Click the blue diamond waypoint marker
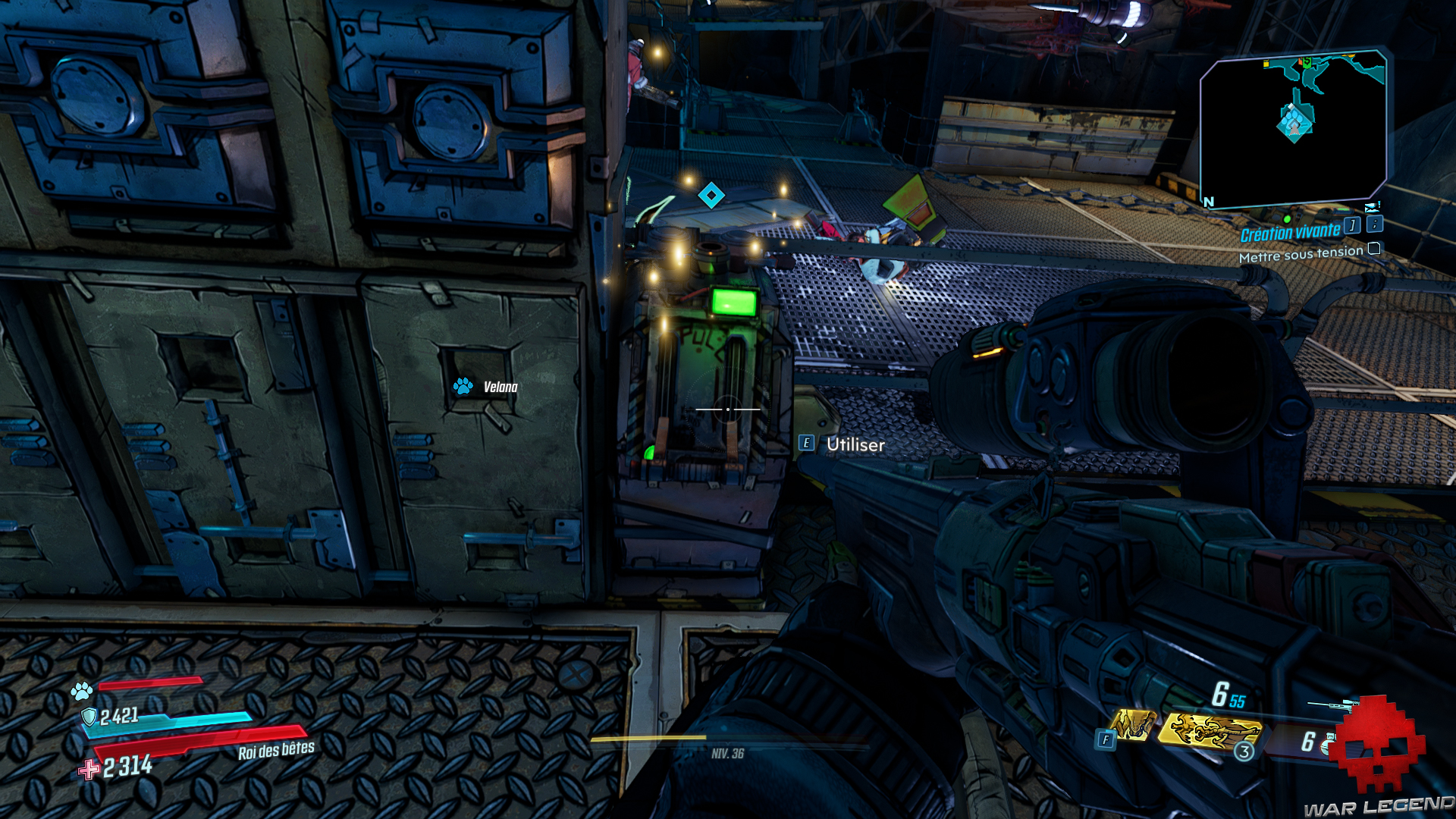The width and height of the screenshot is (1456, 819). pos(711,195)
